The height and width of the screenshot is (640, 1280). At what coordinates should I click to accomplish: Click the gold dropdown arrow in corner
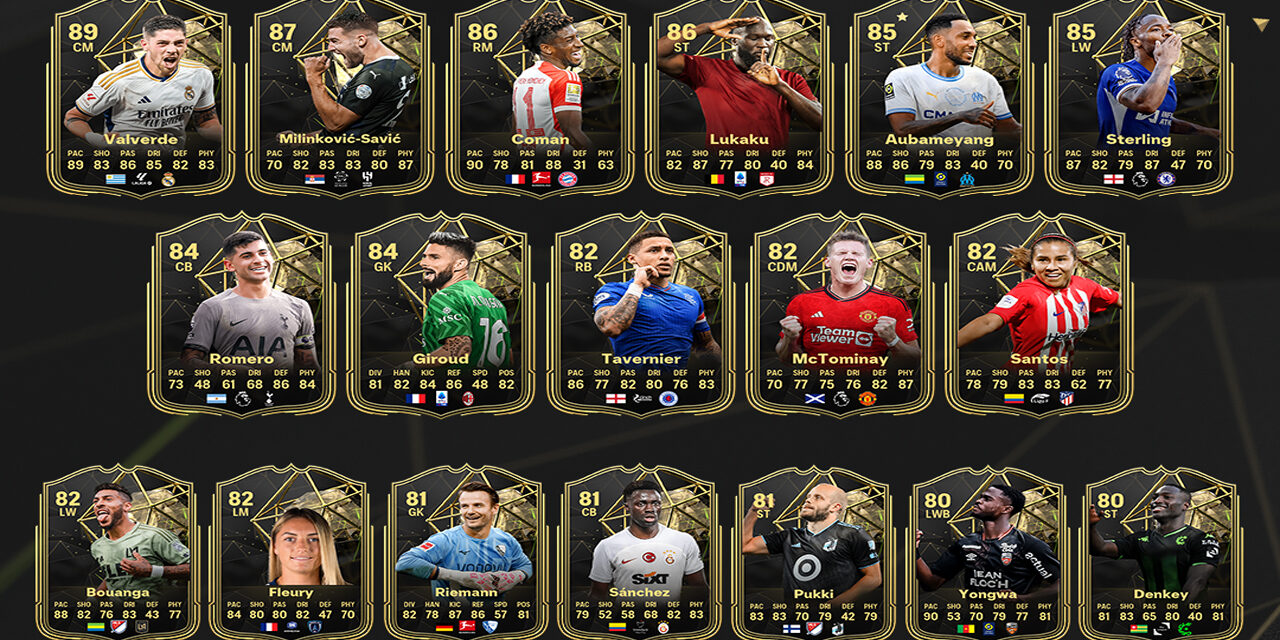click(x=1260, y=25)
